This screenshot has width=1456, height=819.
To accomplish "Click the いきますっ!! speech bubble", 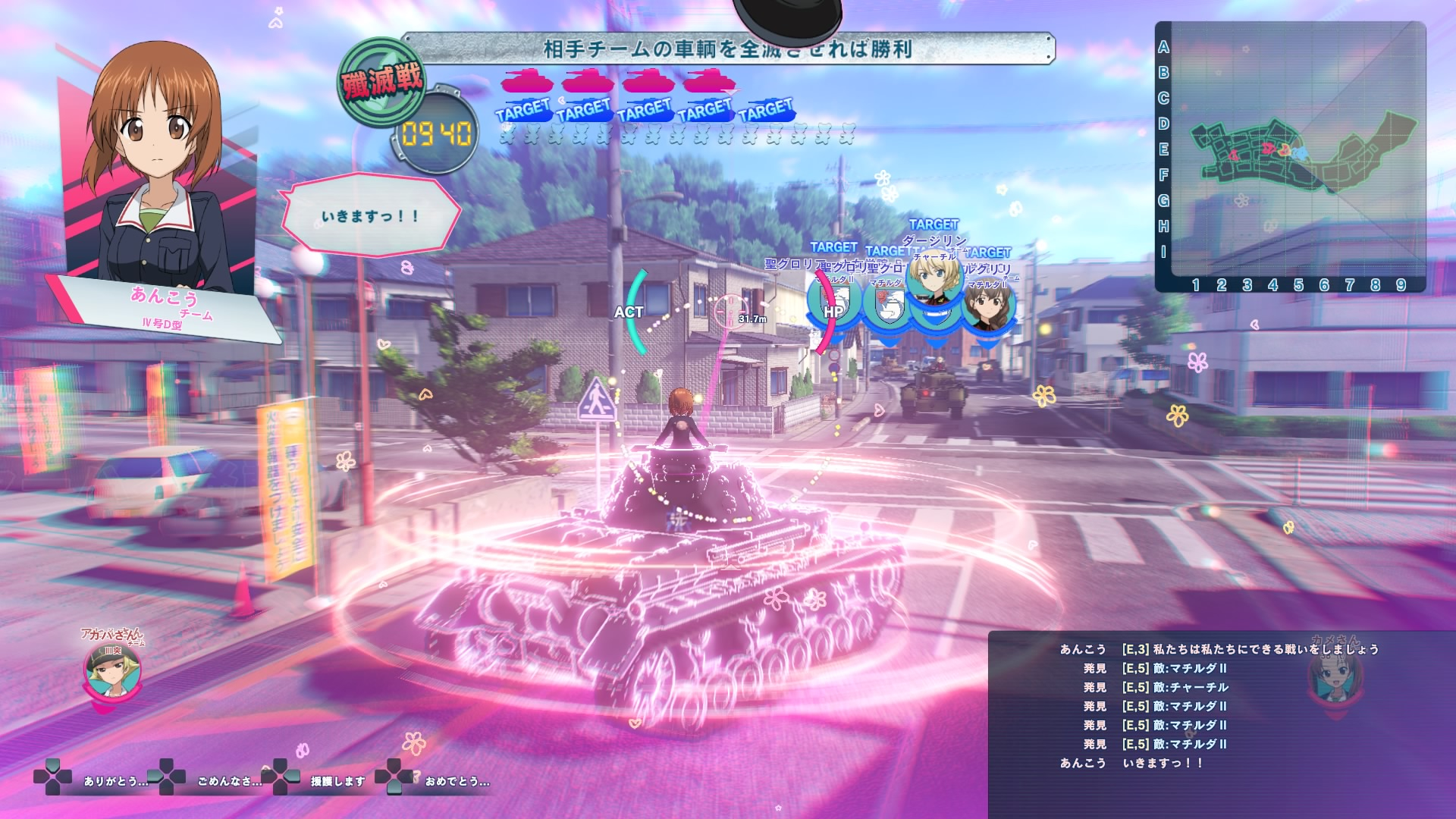I will click(x=370, y=215).
